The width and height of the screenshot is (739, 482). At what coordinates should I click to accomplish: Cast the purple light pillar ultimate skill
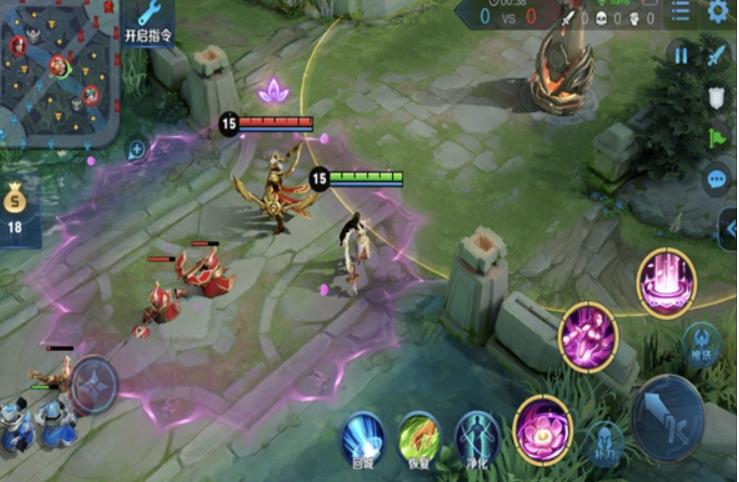pyautogui.click(x=666, y=283)
